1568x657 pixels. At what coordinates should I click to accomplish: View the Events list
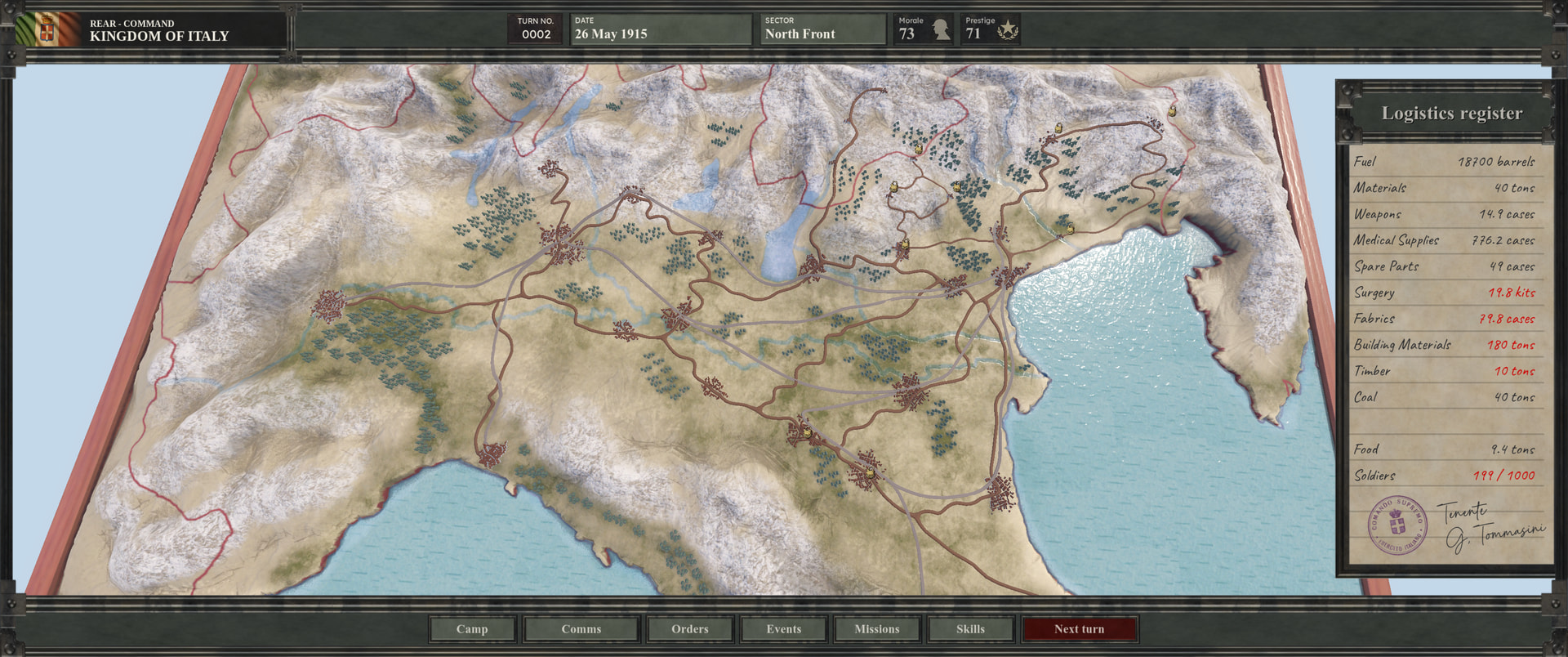[x=783, y=628]
